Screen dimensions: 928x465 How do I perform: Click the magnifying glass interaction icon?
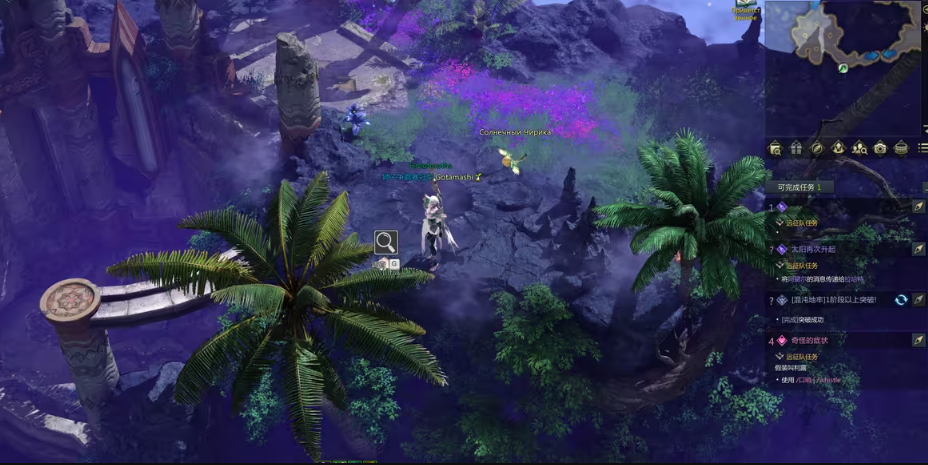(385, 241)
